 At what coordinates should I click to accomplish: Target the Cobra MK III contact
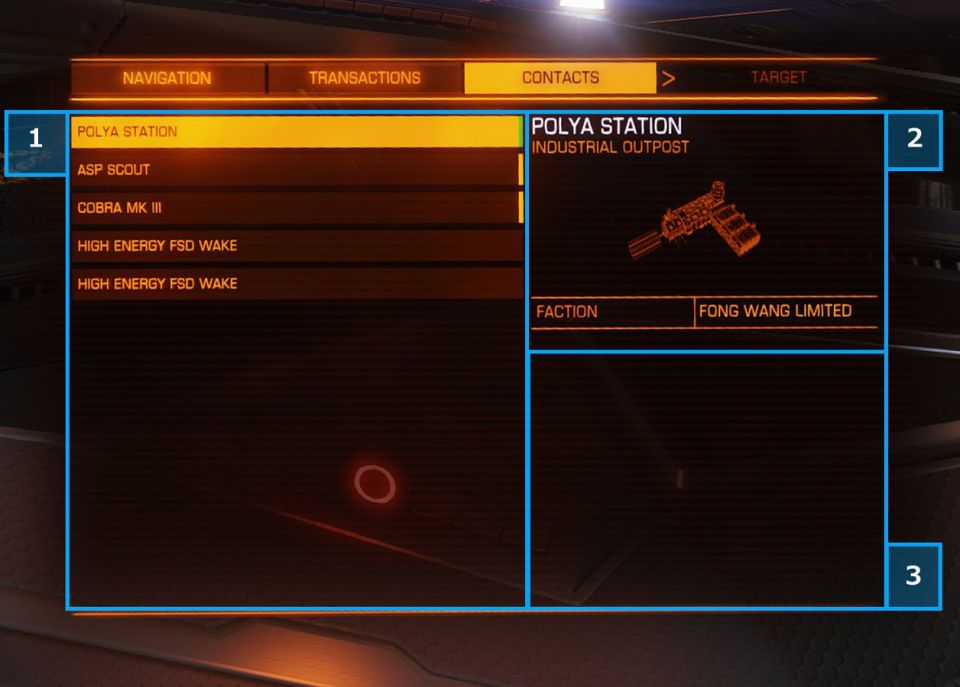click(296, 208)
